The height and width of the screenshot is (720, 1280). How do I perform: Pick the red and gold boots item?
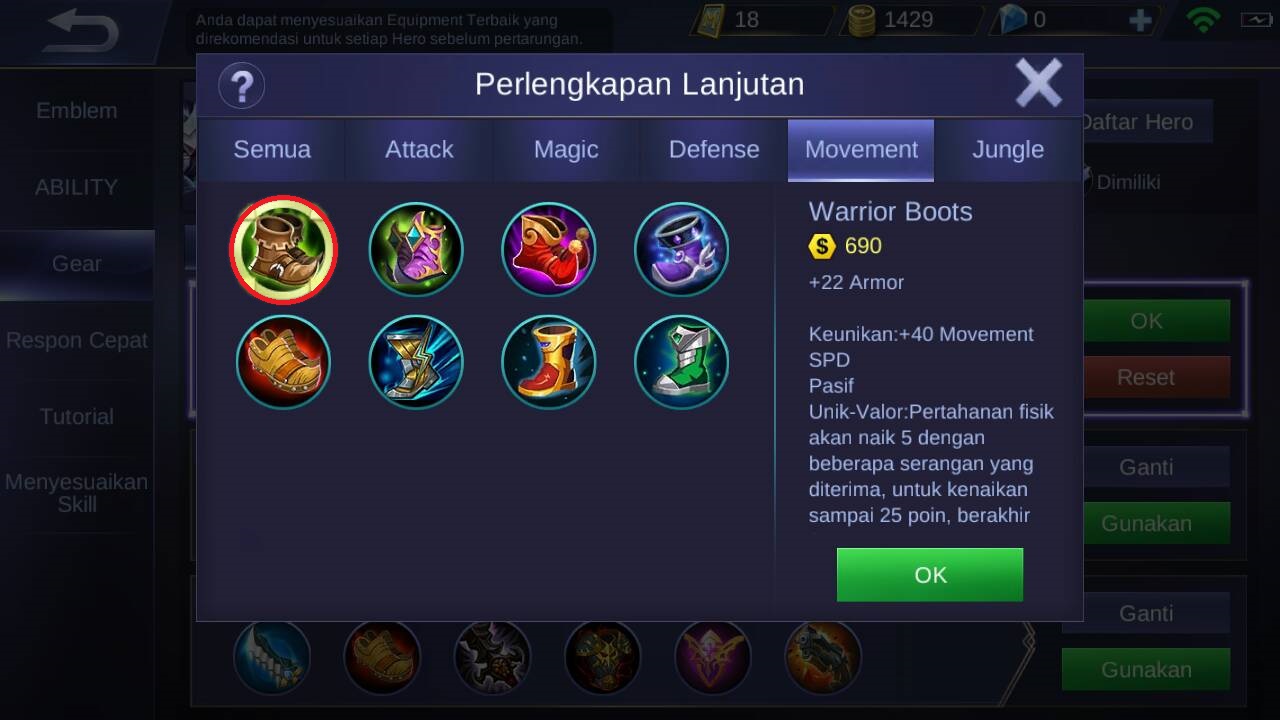point(549,362)
